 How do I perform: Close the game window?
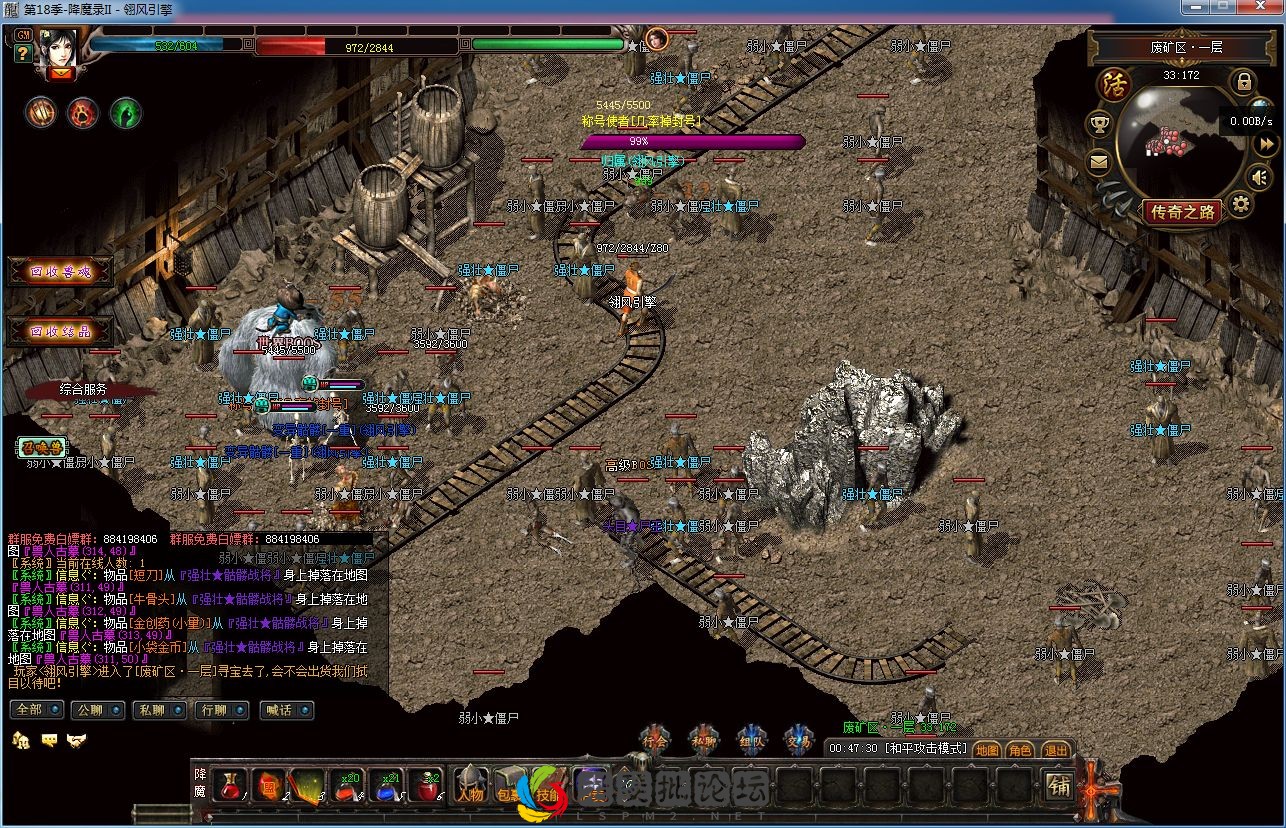(x=1261, y=6)
